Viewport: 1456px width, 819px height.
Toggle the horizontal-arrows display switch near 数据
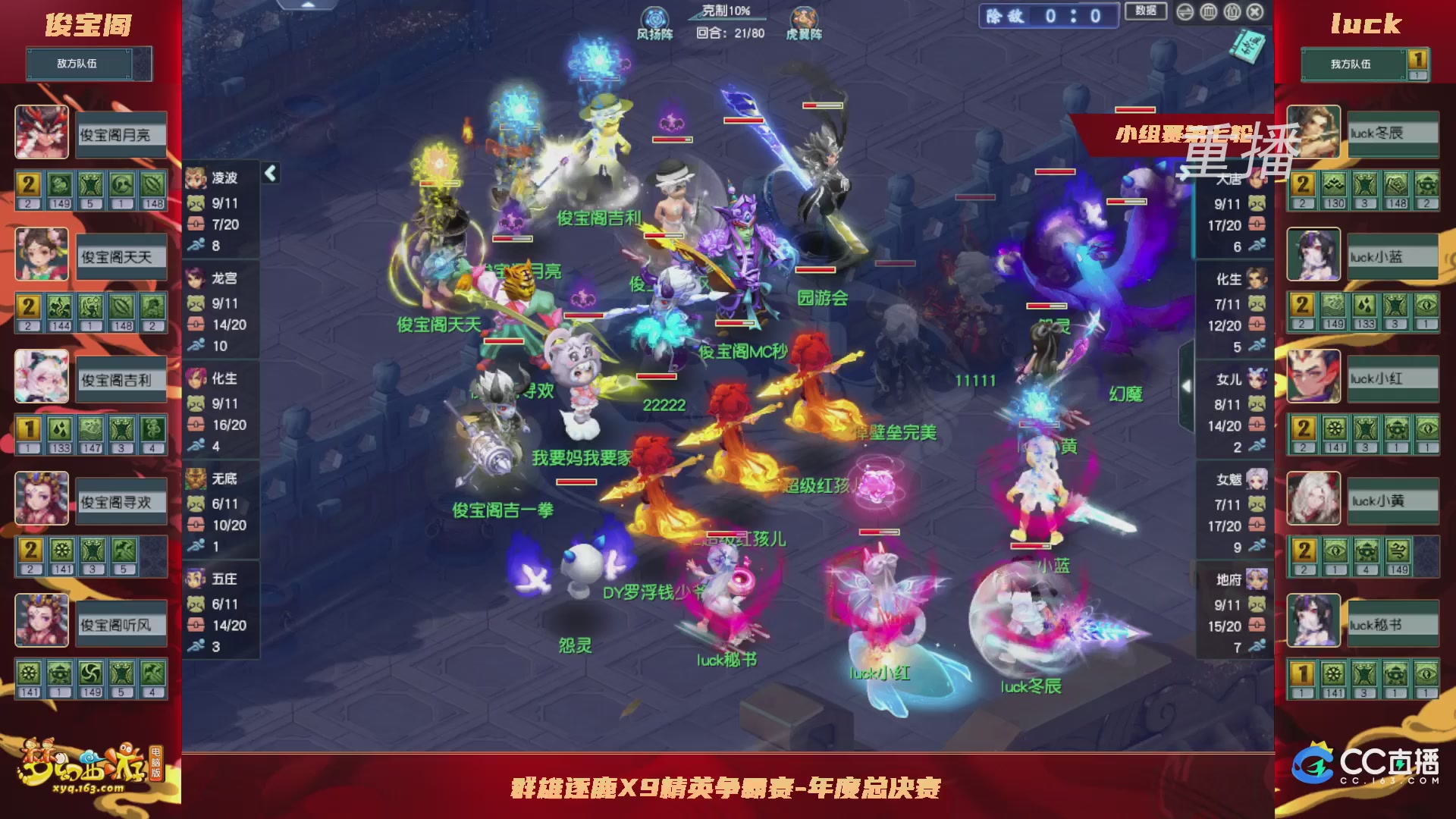[1185, 12]
